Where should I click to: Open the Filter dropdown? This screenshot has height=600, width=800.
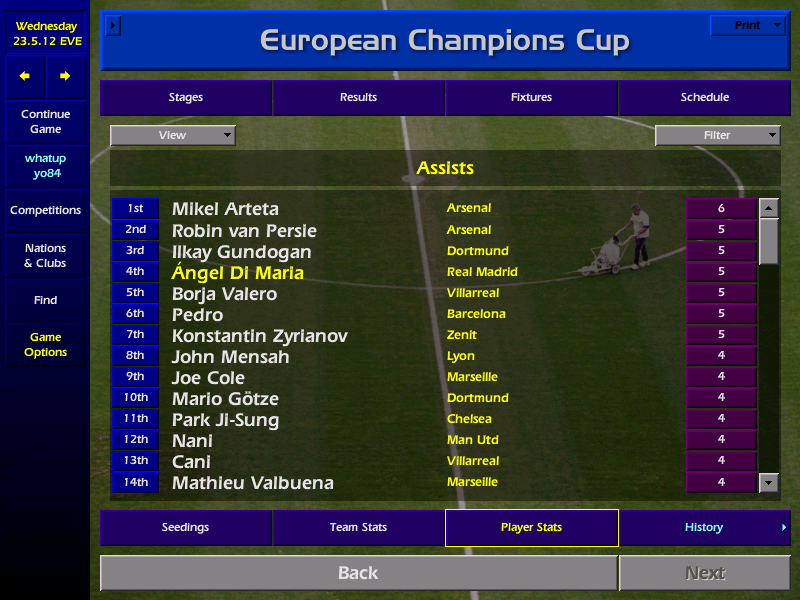(717, 135)
